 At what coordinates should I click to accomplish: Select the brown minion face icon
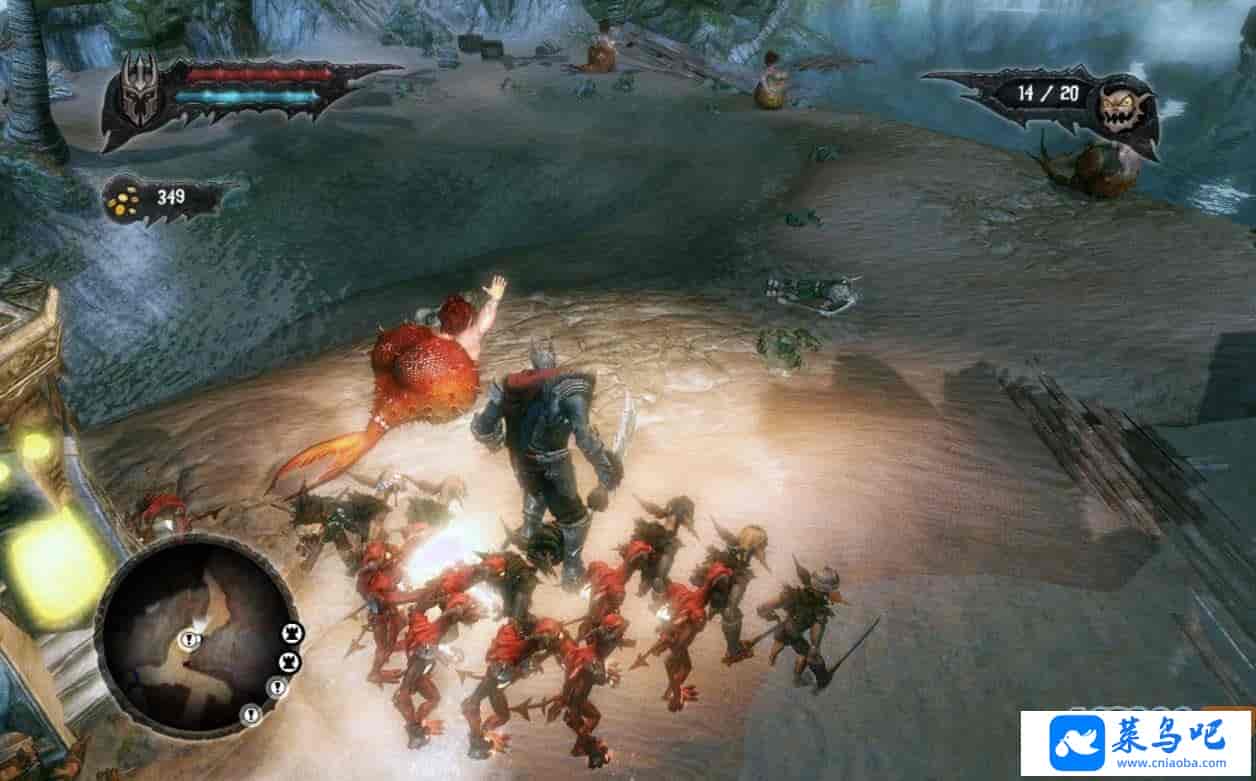click(1120, 108)
